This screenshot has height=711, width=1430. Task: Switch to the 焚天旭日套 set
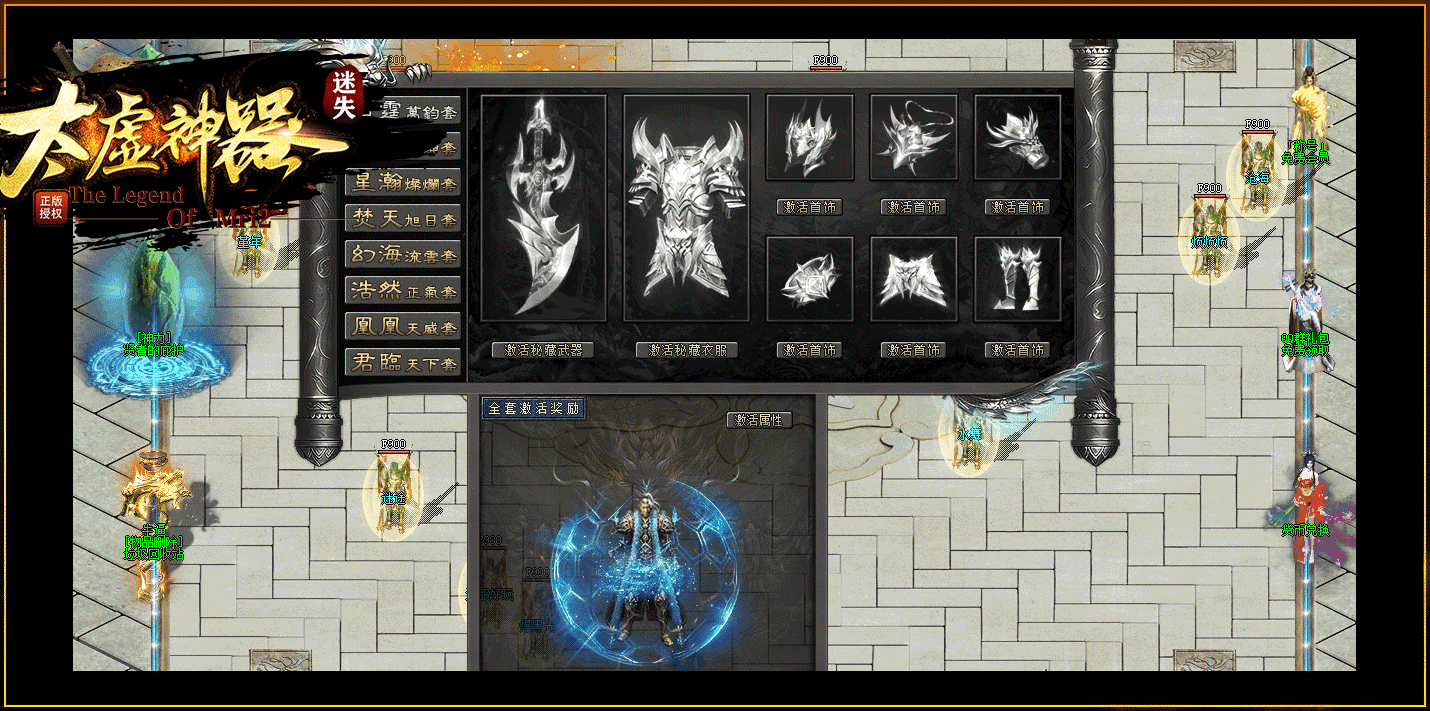[x=403, y=219]
